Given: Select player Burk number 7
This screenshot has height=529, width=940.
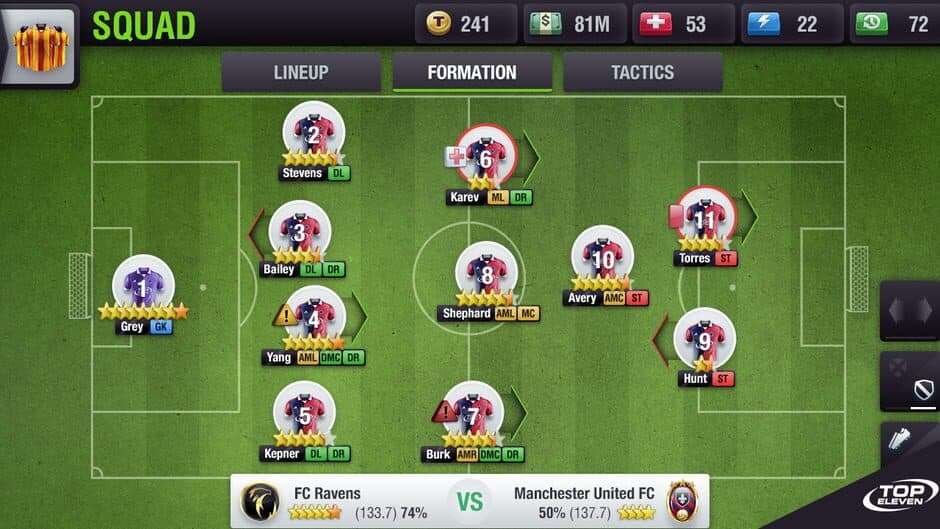Looking at the screenshot, I should 474,412.
